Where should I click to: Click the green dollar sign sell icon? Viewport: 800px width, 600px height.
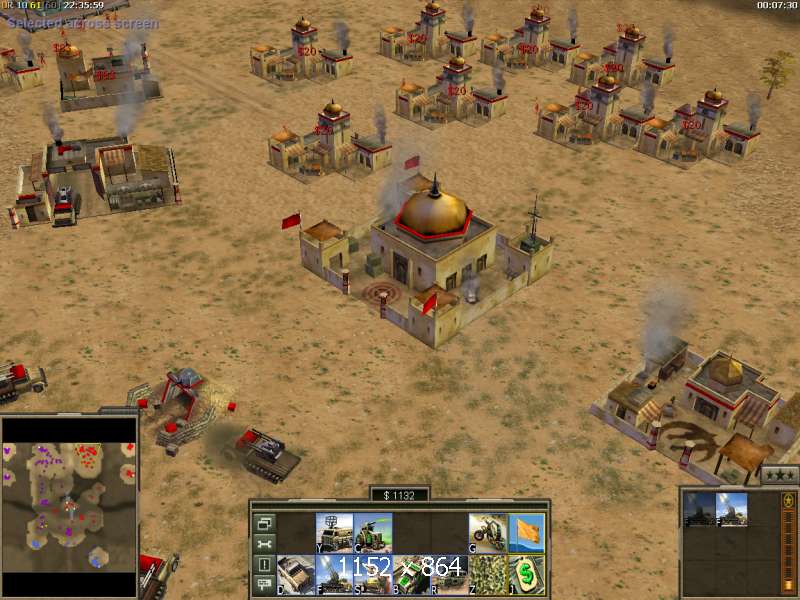(526, 572)
